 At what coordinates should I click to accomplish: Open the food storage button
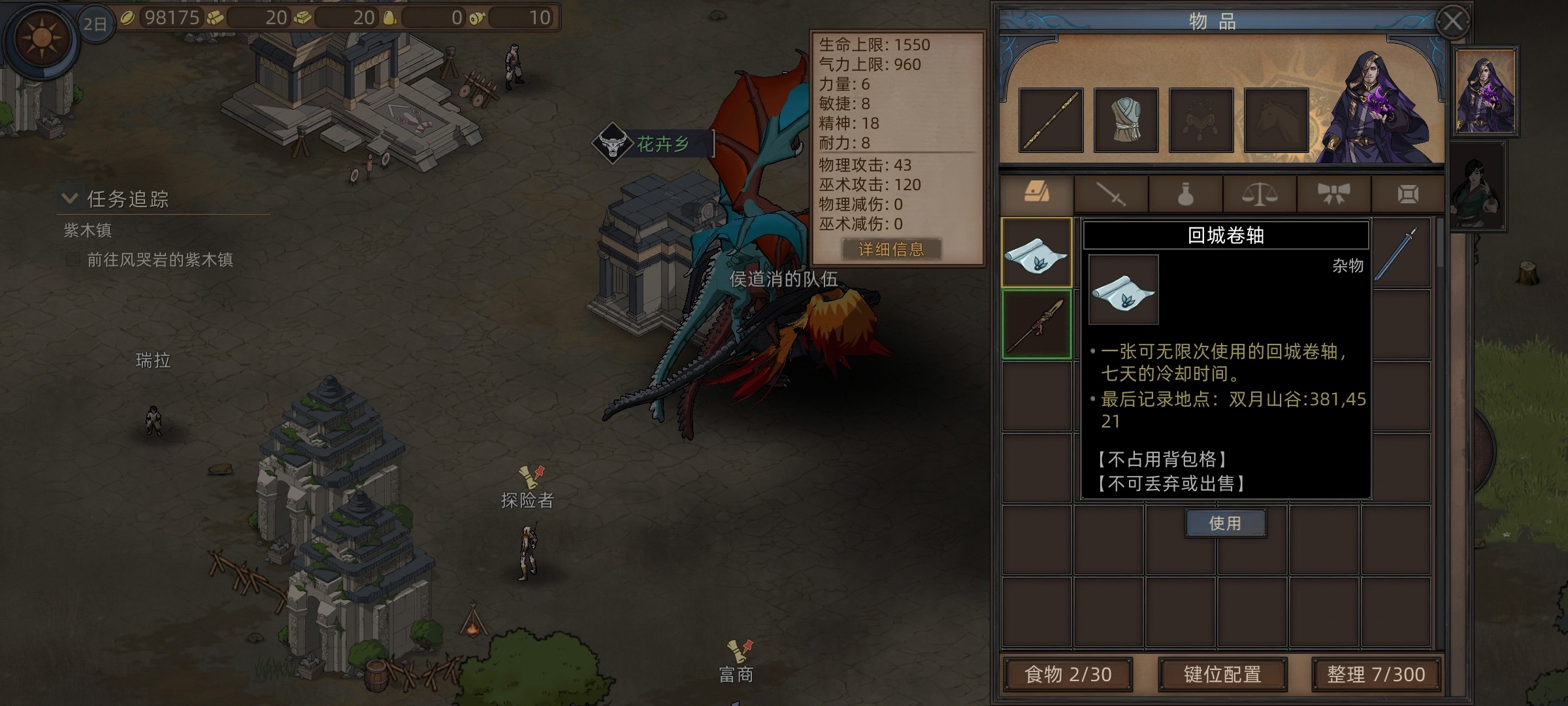pyautogui.click(x=1068, y=675)
